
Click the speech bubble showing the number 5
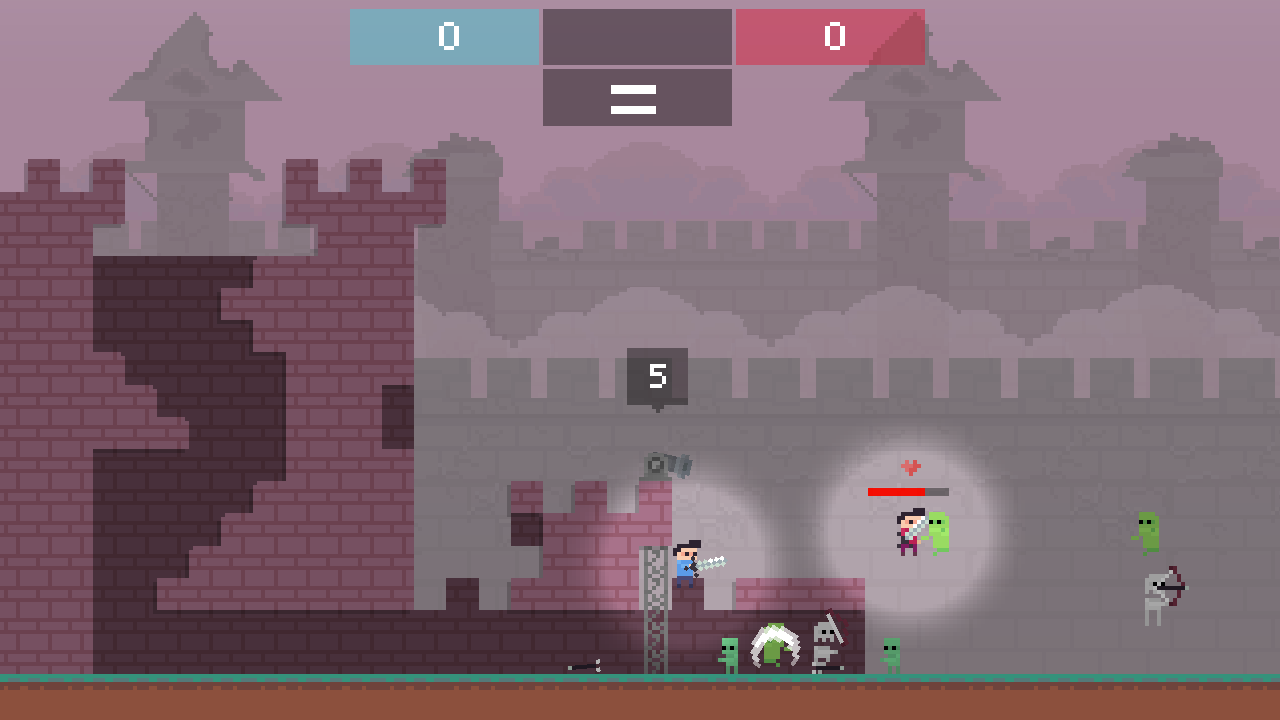pyautogui.click(x=658, y=375)
